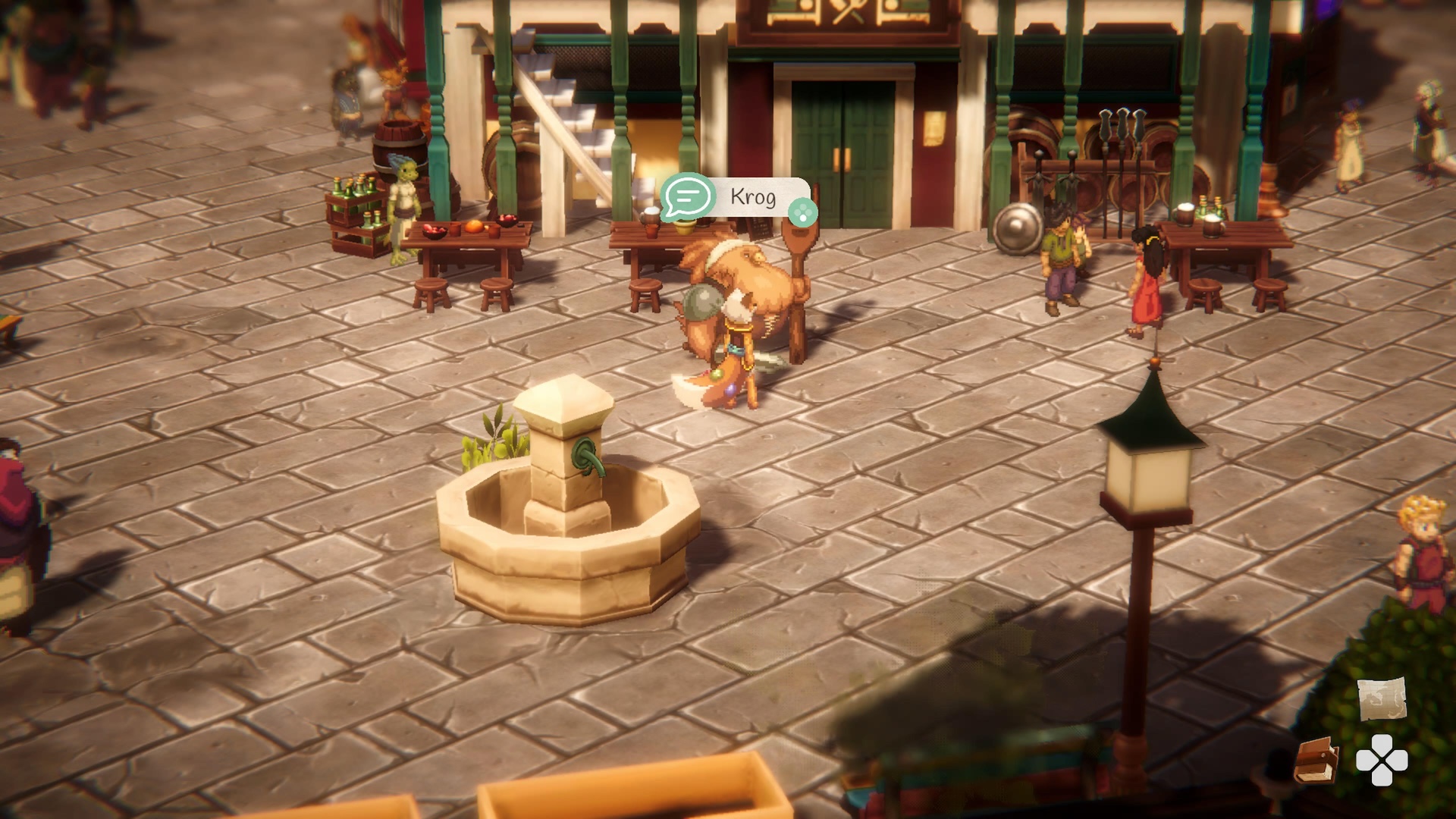1456x819 pixels.
Task: Talk to Krog via the speech bubble prompt
Action: click(688, 197)
